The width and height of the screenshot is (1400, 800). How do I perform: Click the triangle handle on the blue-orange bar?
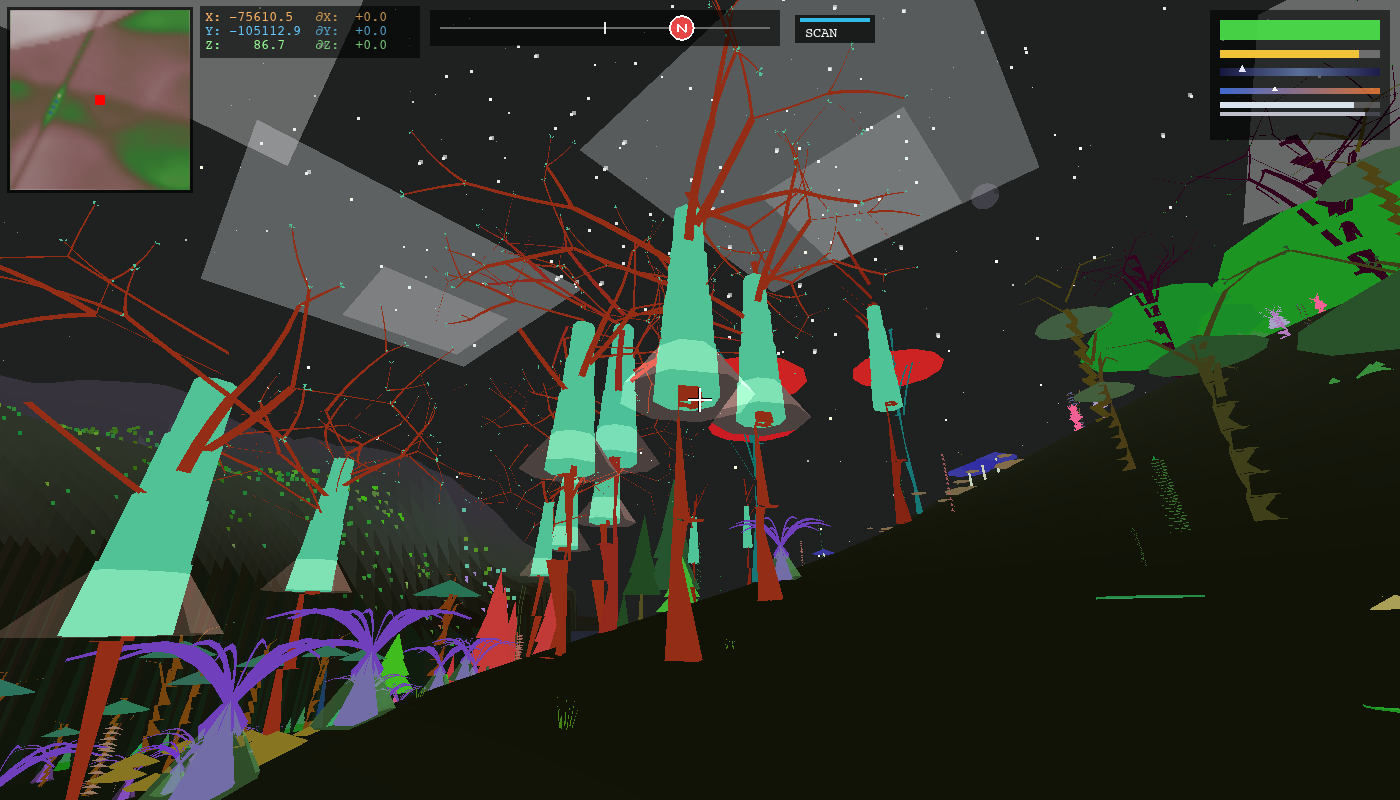point(1275,89)
